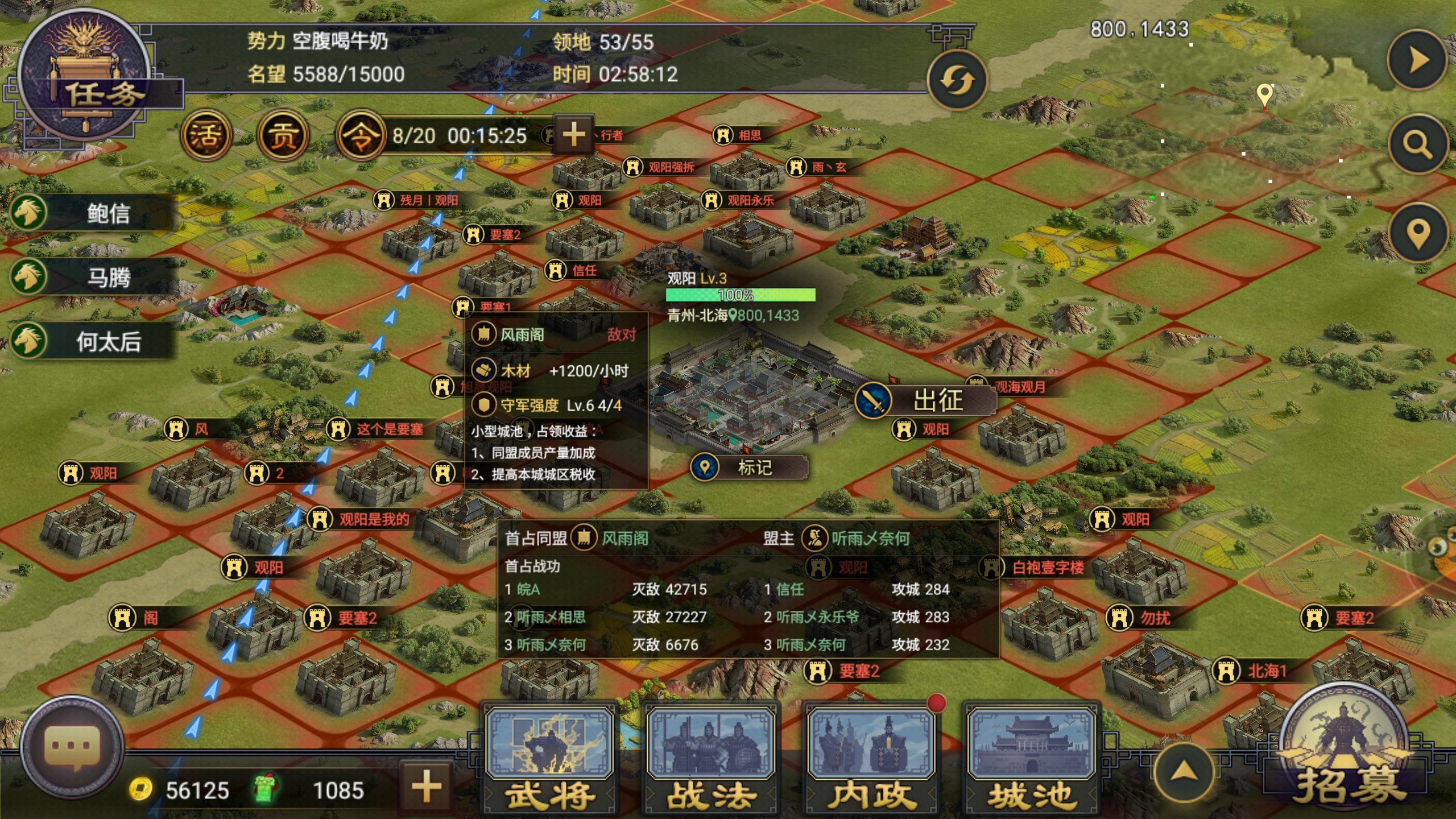Select general 鲍信 from the list

tap(91, 213)
